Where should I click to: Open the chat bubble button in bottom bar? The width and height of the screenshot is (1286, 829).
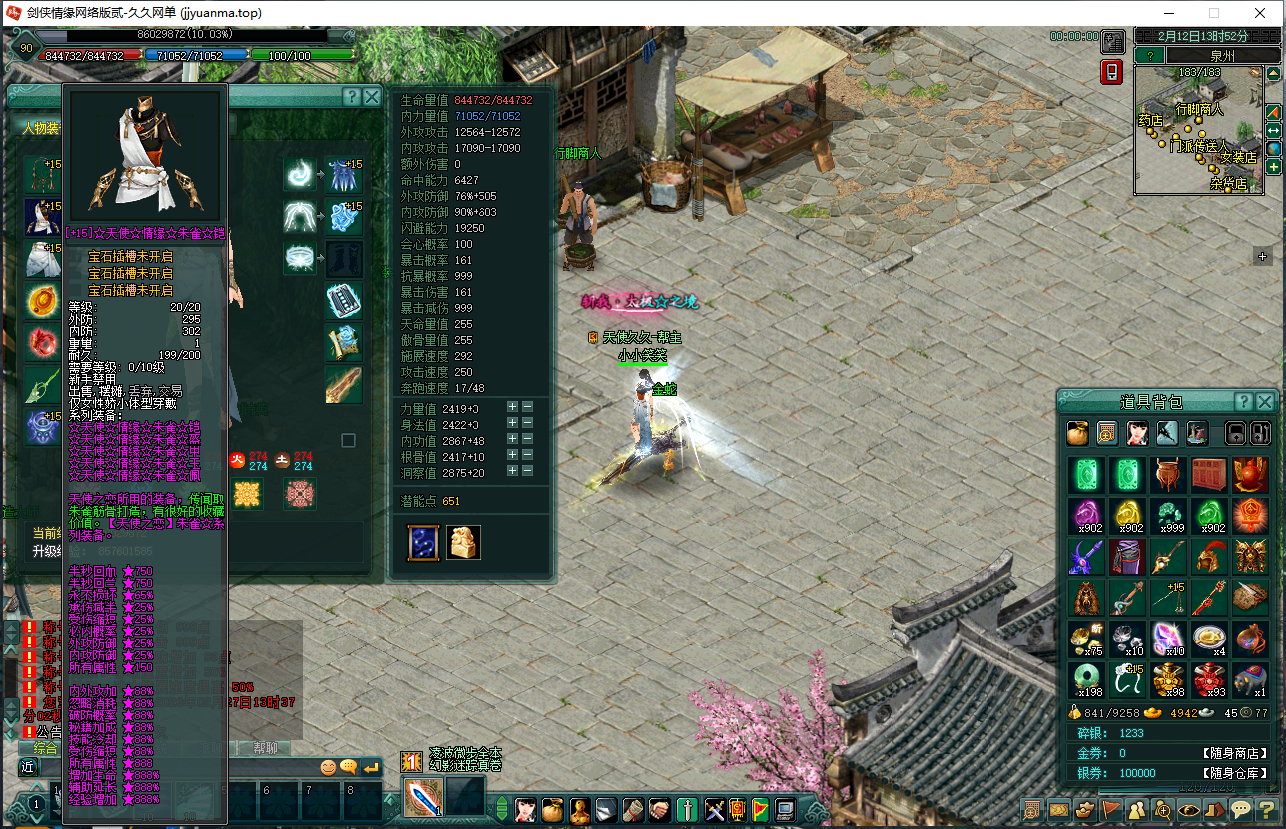[1240, 809]
